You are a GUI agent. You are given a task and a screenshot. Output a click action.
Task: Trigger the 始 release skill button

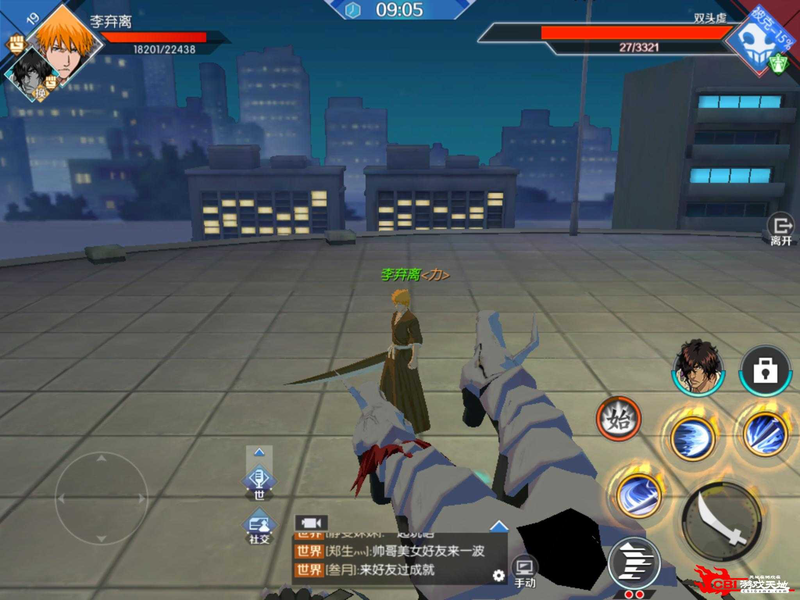620,421
